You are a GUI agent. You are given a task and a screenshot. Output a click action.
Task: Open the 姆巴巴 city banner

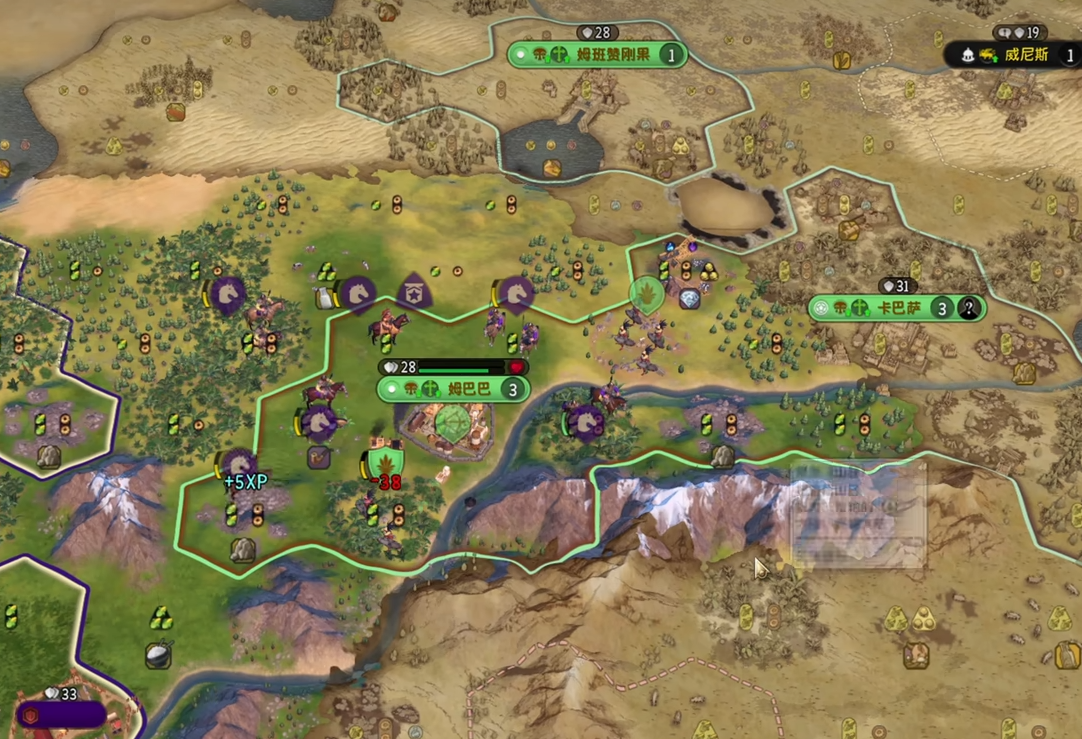pos(454,389)
